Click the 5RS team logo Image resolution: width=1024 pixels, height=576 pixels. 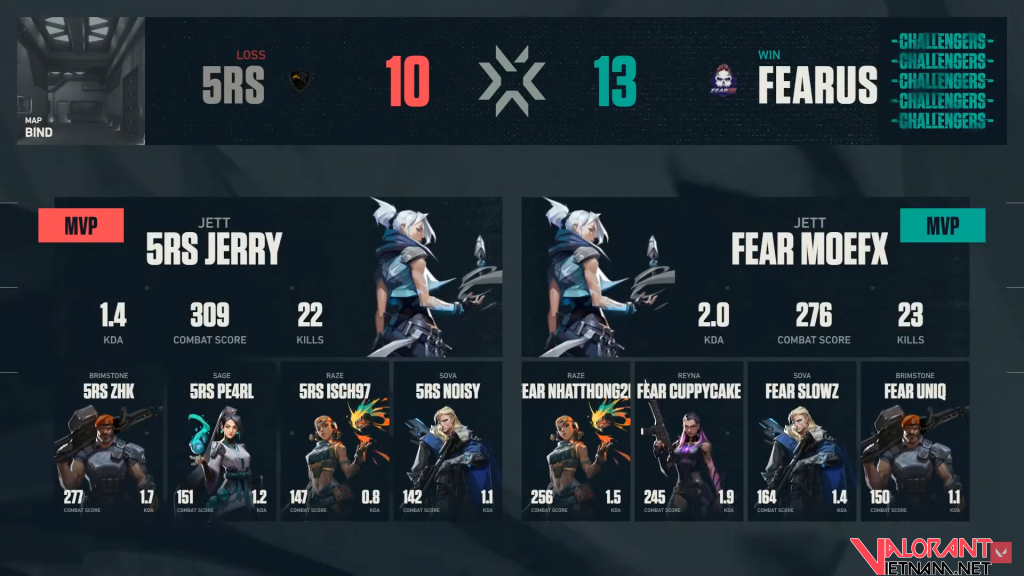298,81
